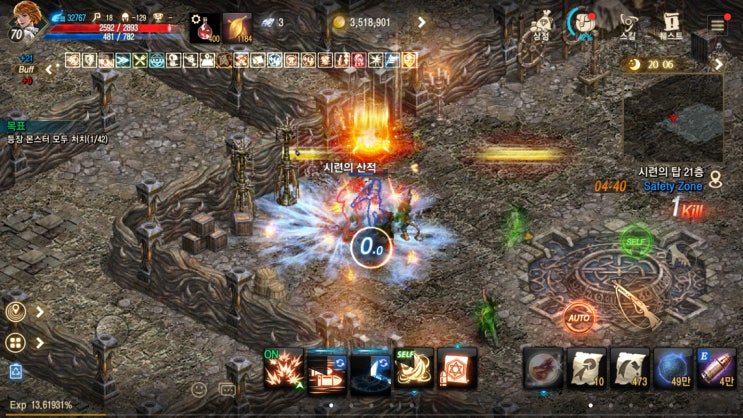743x418 pixels.
Task: Select the bullet ammo quick slot
Action: [x=717, y=367]
